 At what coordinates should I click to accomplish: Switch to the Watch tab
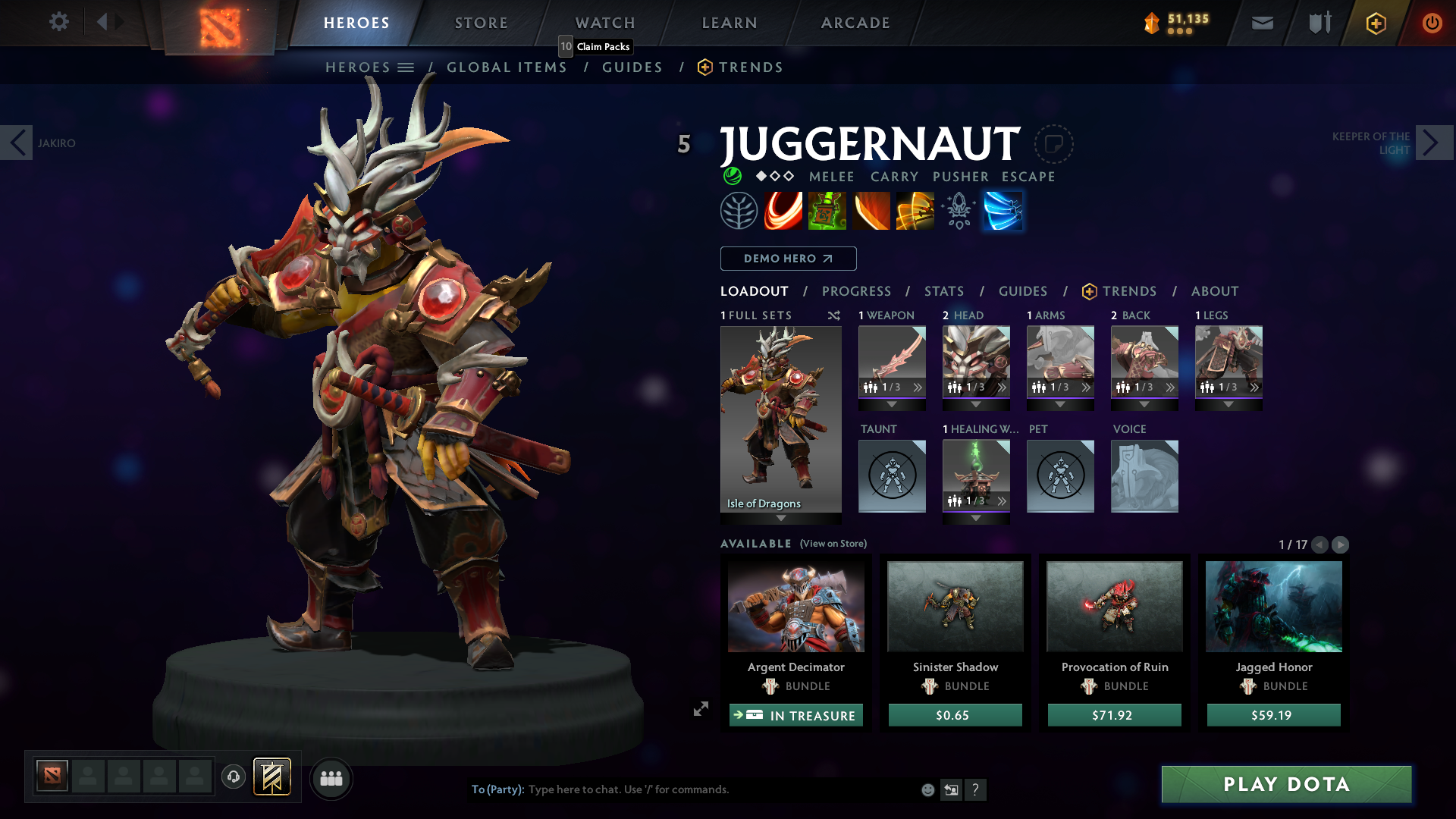pyautogui.click(x=605, y=23)
